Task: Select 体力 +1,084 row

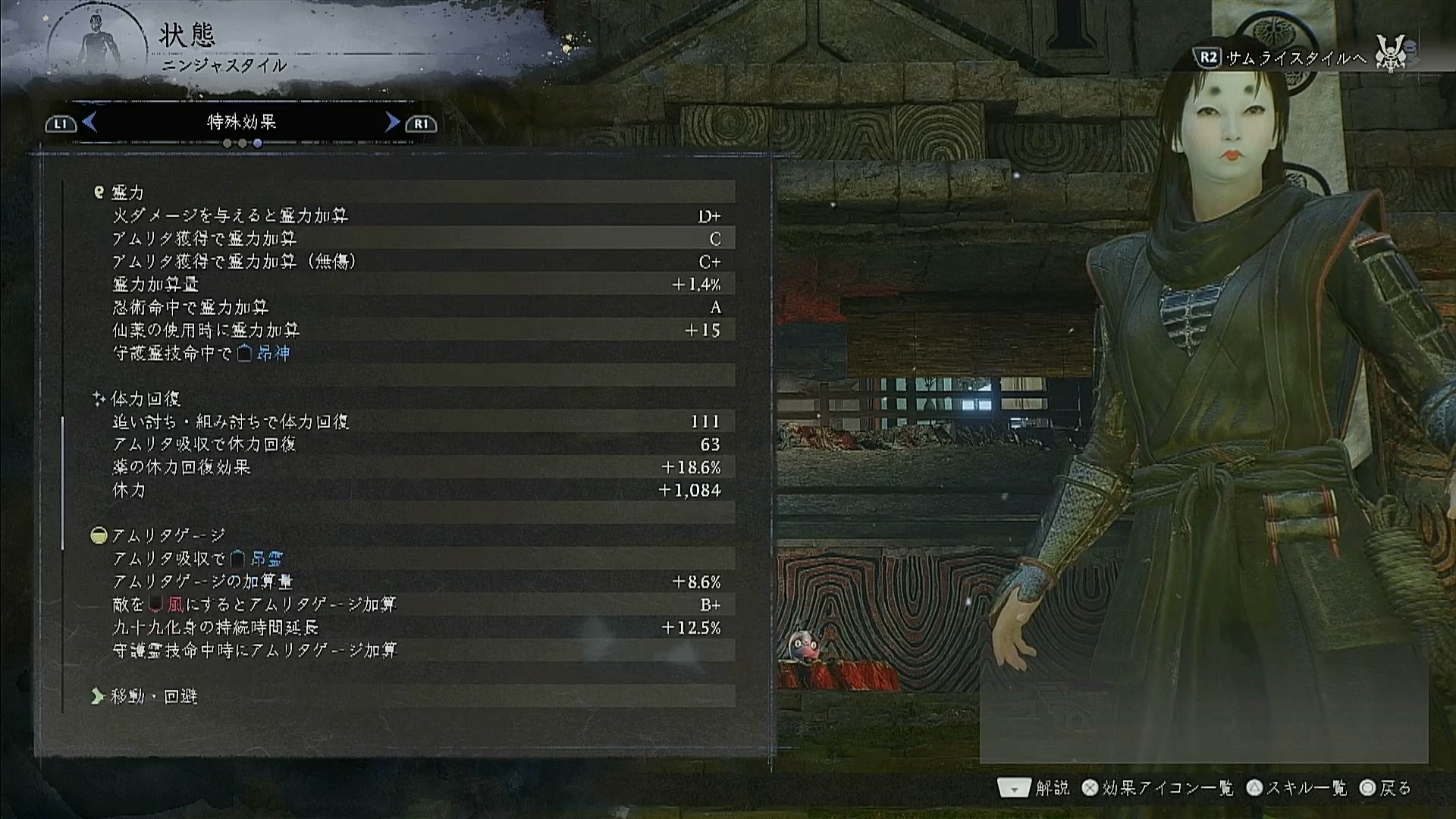Action: click(416, 491)
